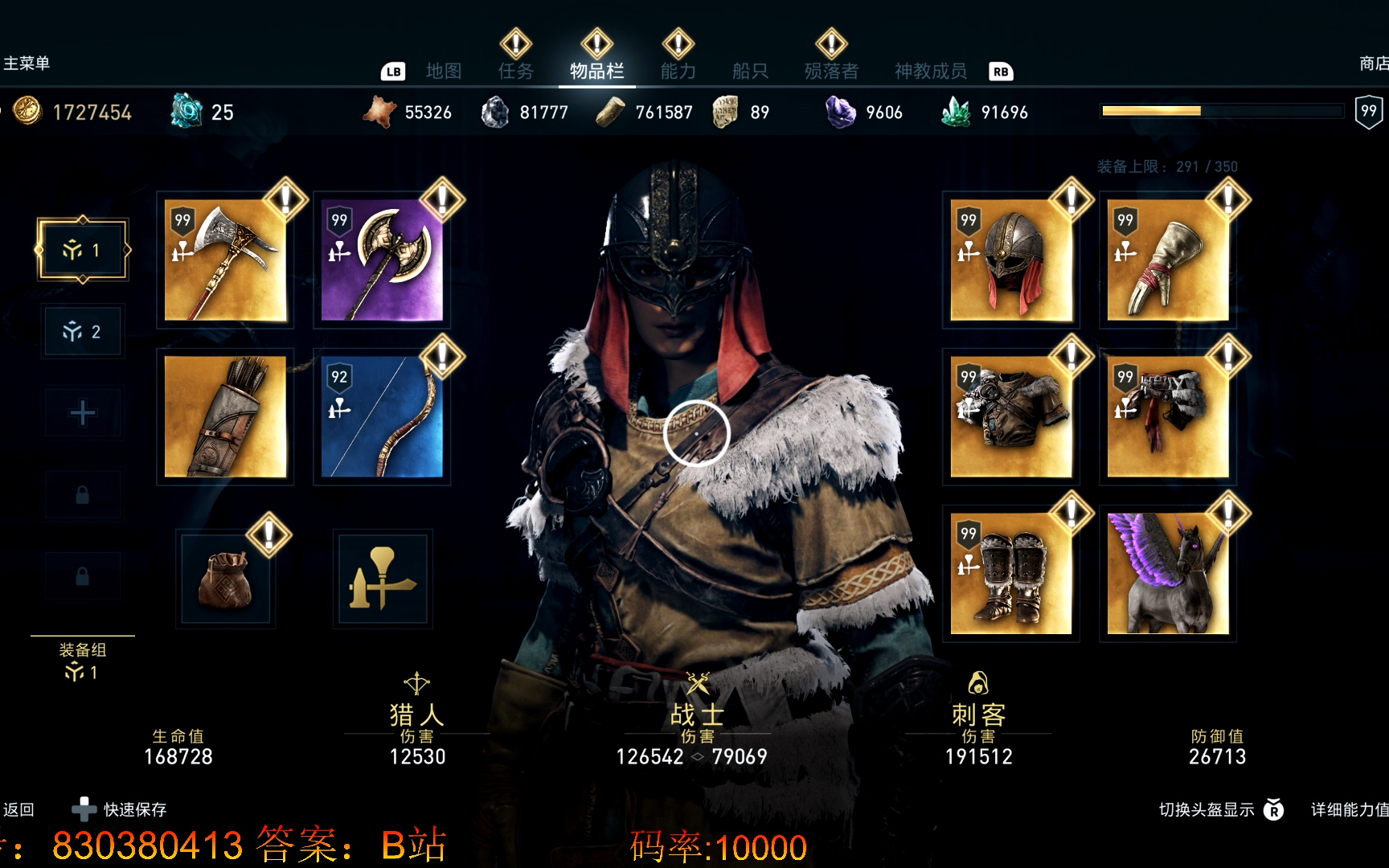The image size is (1389, 868).
Task: Select the blue bow slot
Action: [382, 417]
